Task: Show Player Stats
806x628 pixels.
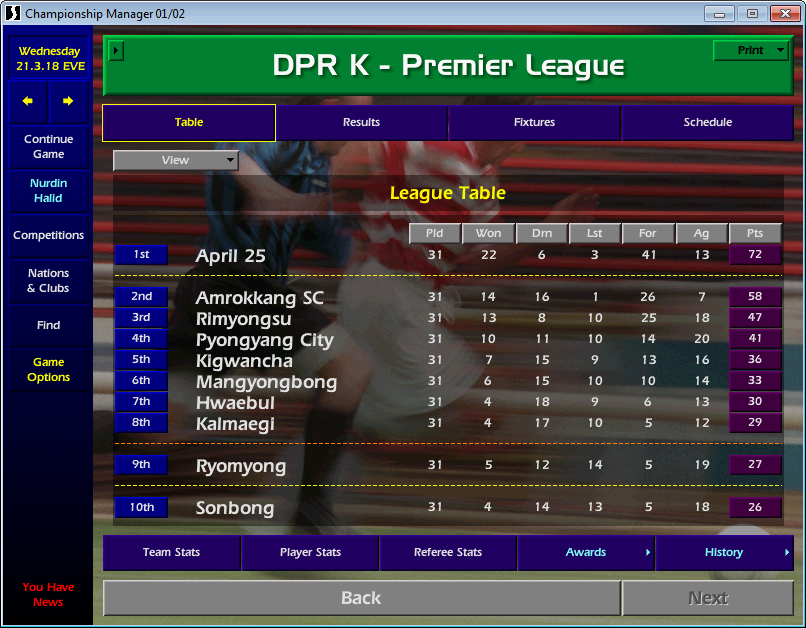Action: coord(310,552)
